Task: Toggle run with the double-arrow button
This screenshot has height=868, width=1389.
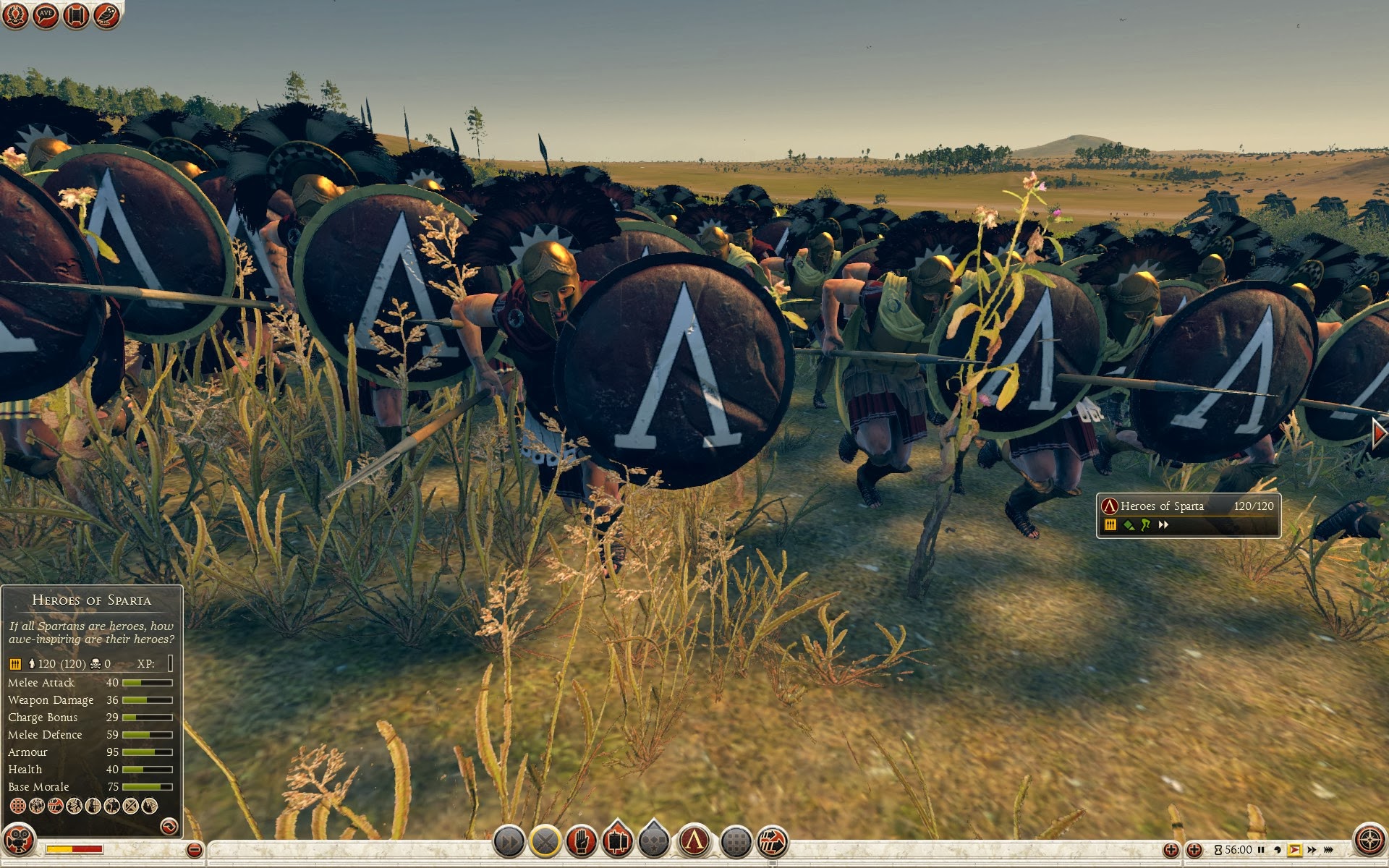Action: 509,842
